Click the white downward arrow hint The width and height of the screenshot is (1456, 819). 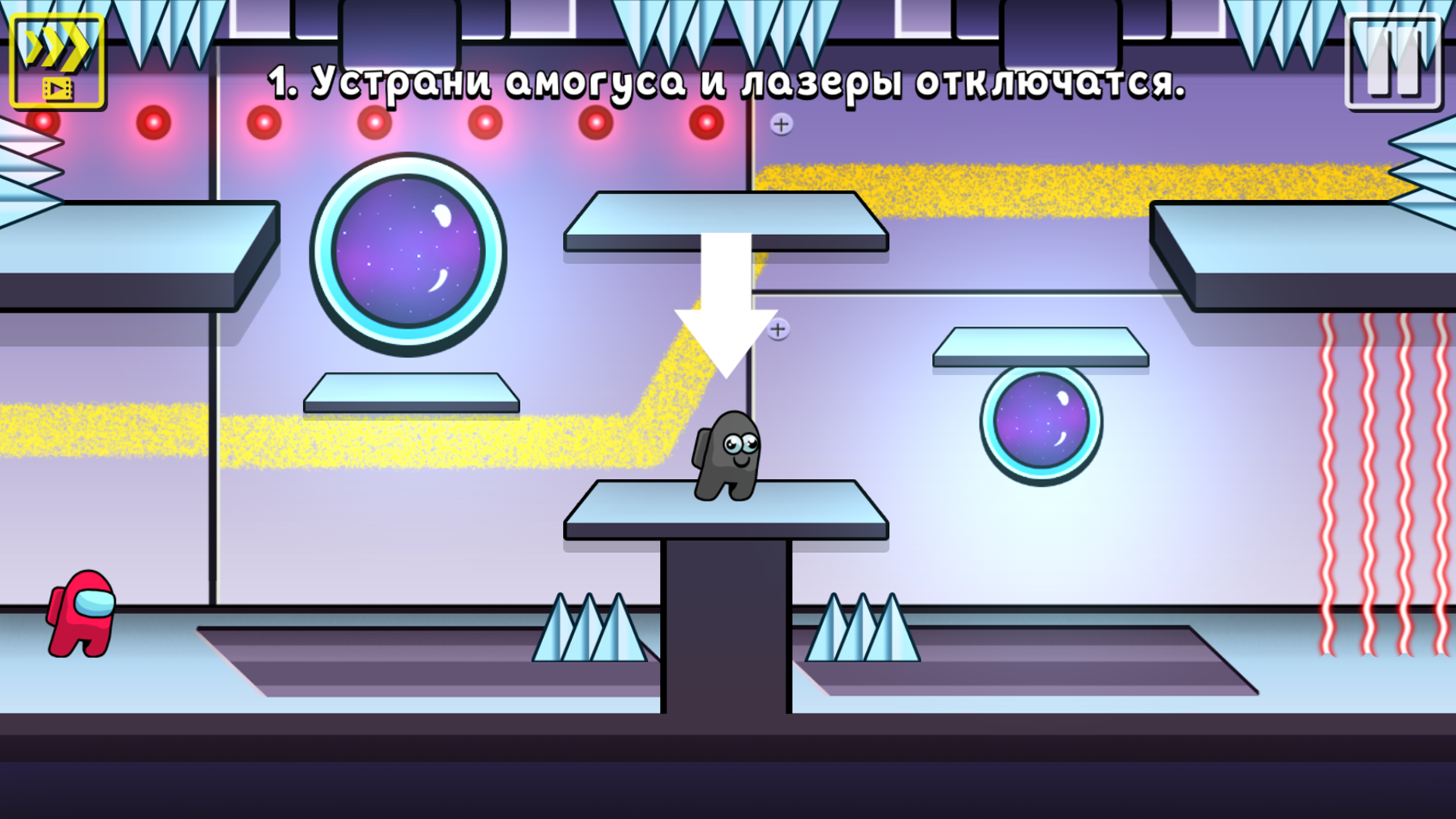(x=728, y=303)
